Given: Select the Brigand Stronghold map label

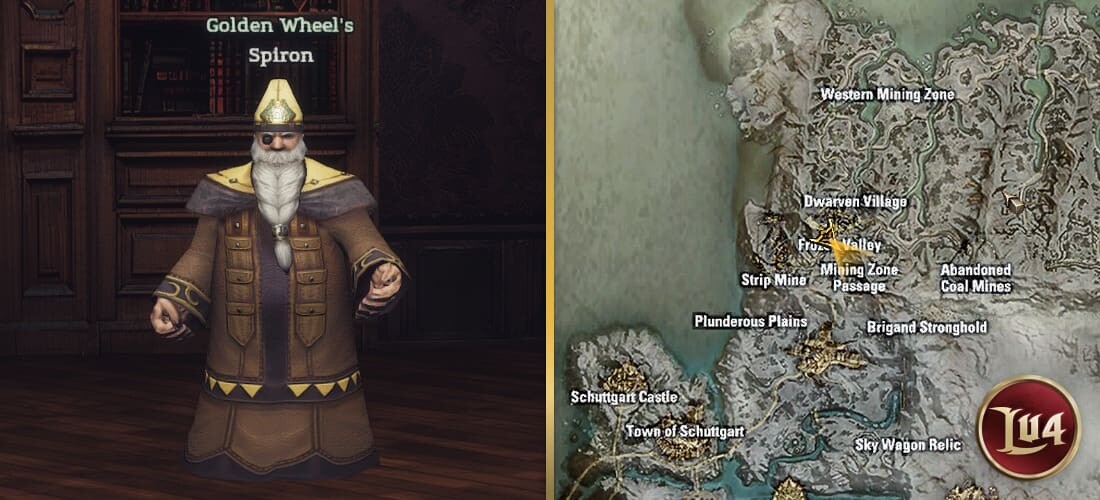Looking at the screenshot, I should point(926,327).
